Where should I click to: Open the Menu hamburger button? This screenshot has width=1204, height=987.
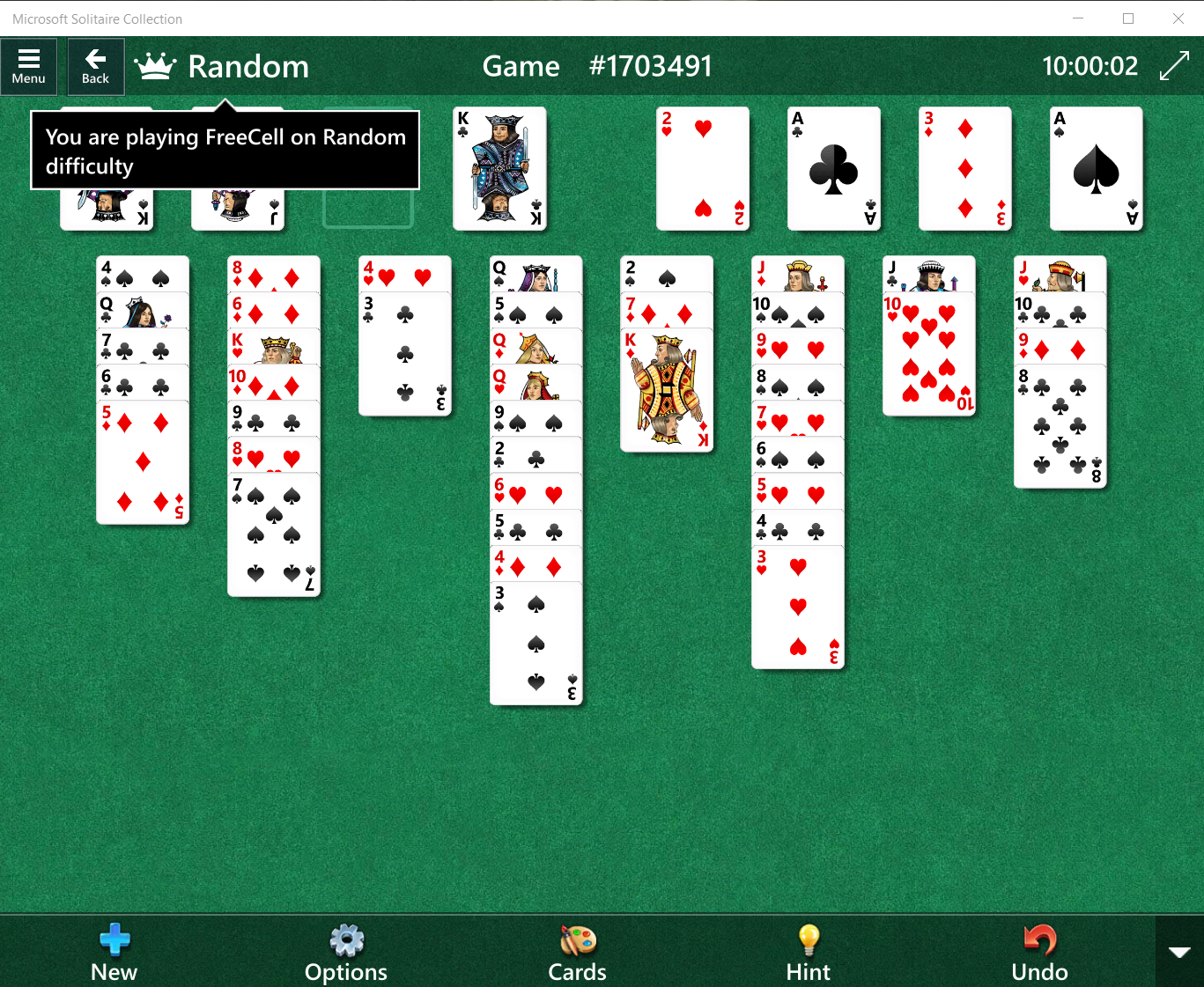click(x=29, y=66)
